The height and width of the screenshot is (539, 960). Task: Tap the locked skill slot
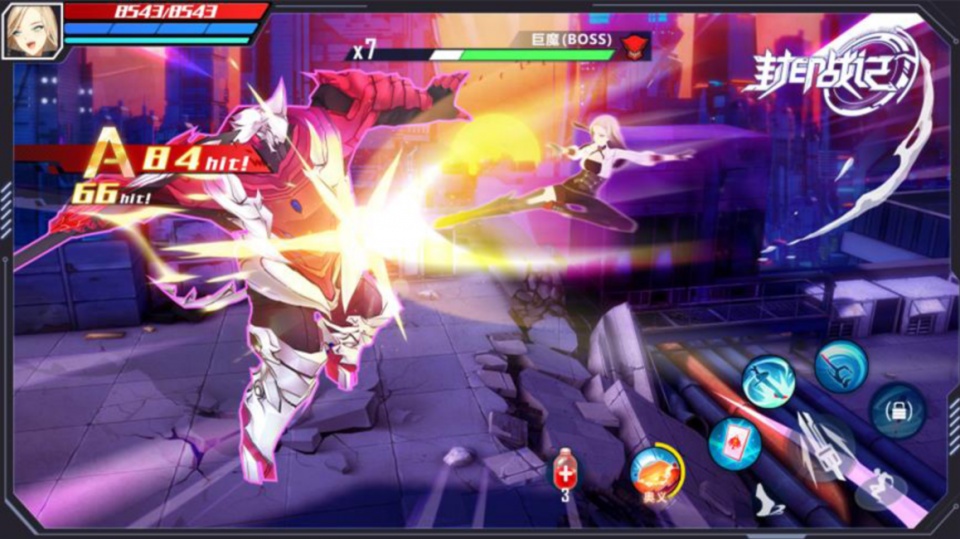(897, 410)
